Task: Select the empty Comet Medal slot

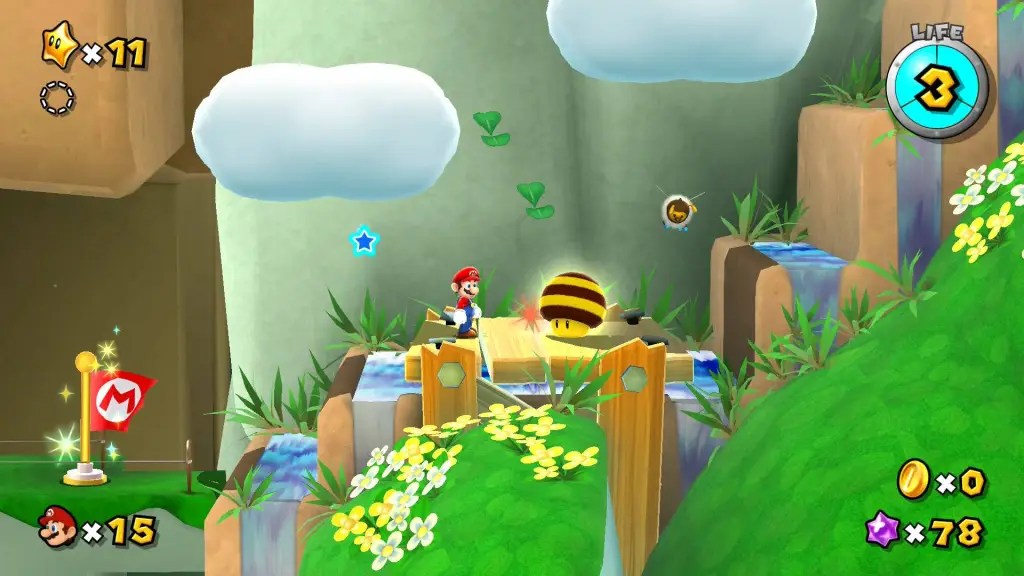Action: (57, 97)
